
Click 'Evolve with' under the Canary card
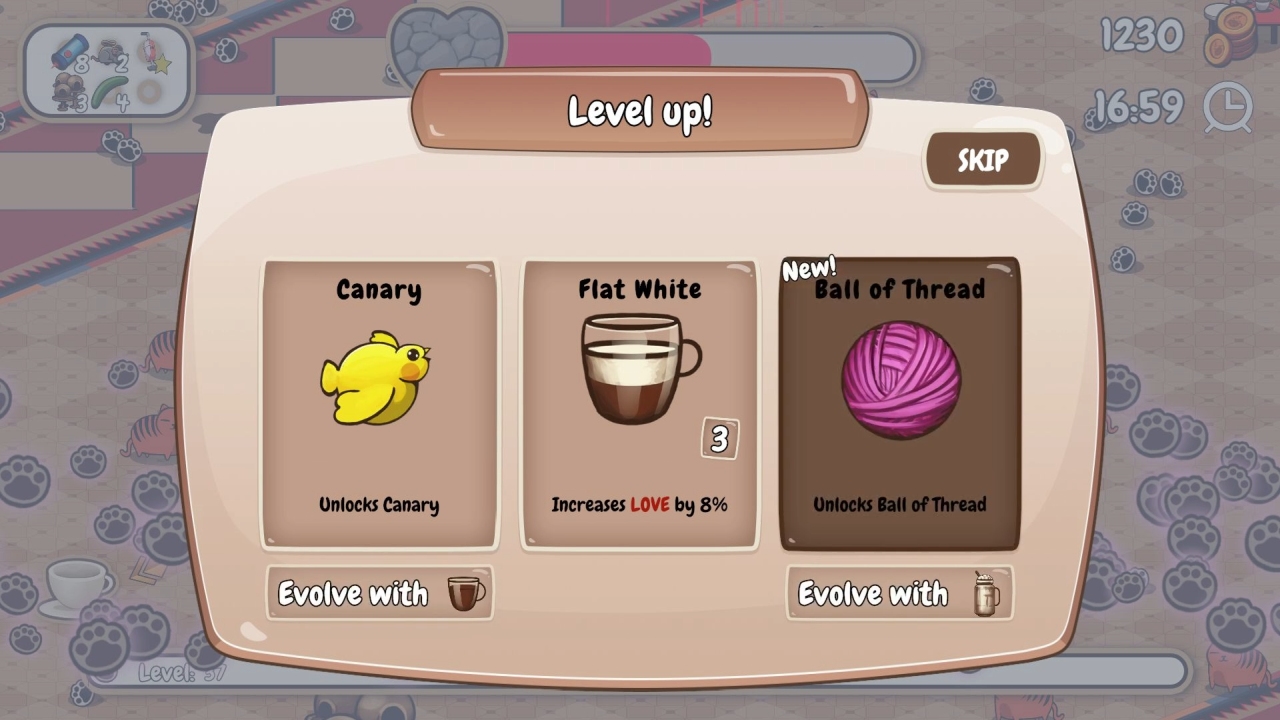(379, 593)
